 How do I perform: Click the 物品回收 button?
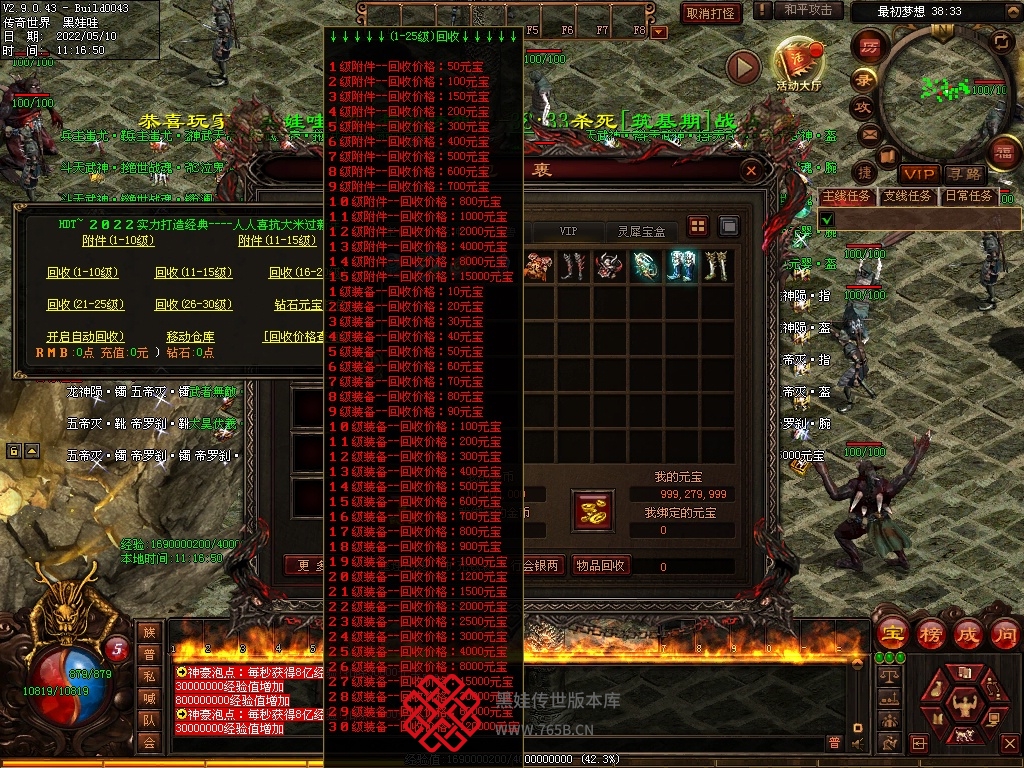600,565
